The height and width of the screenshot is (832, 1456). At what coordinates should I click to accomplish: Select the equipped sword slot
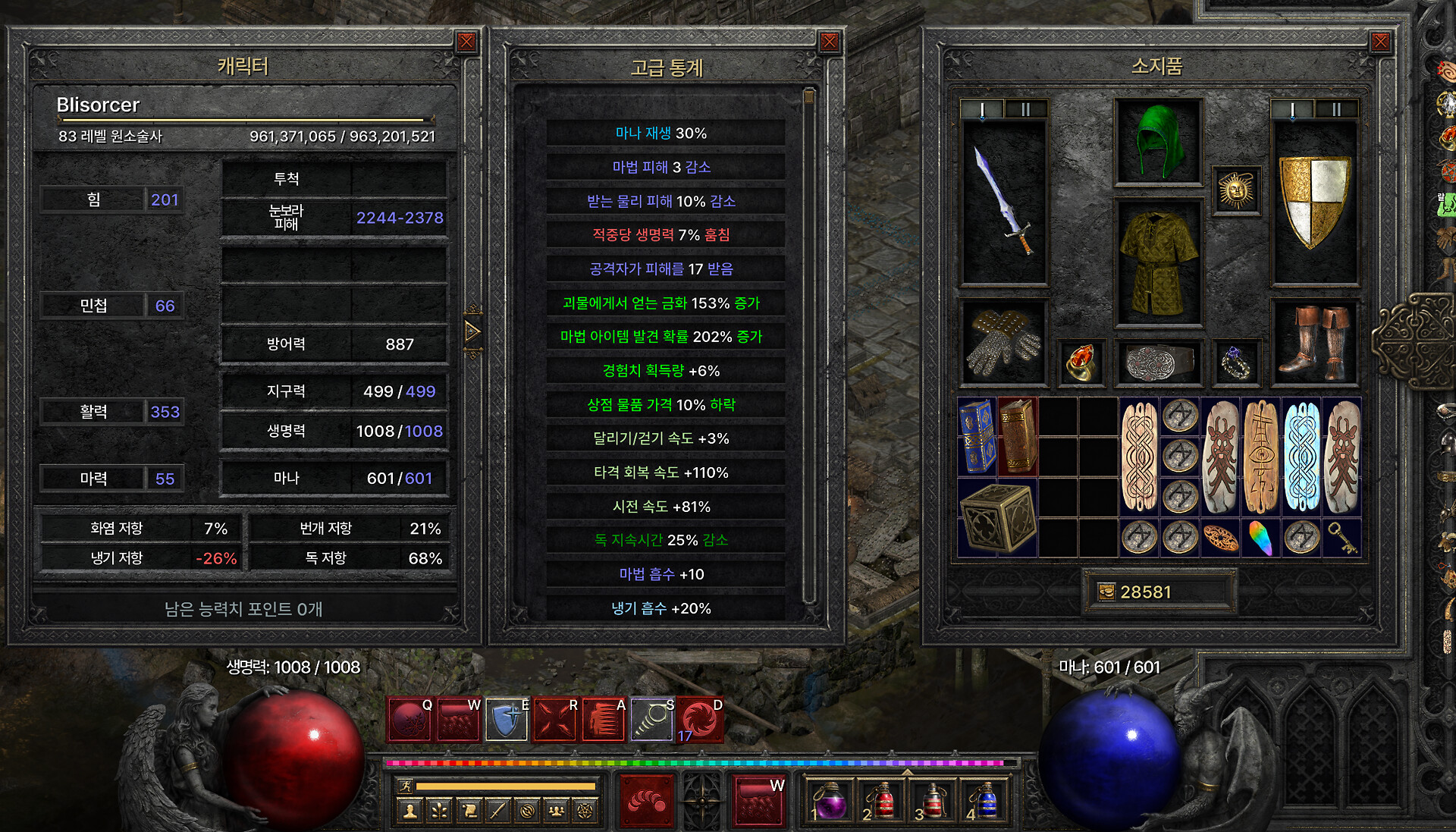(x=1004, y=202)
